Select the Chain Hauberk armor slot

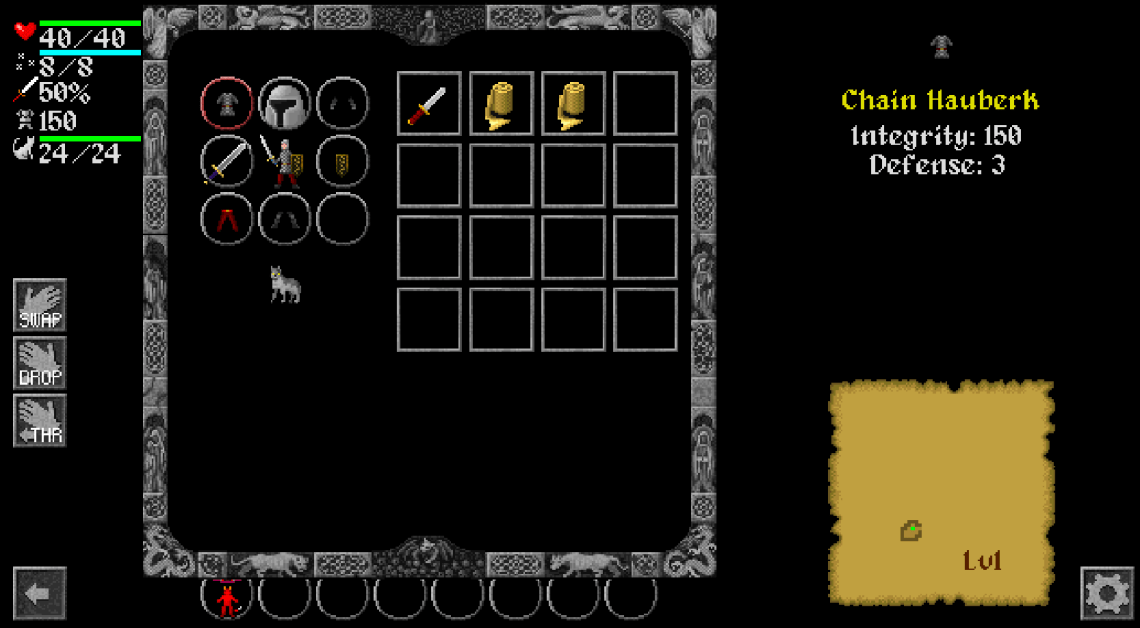(227, 103)
